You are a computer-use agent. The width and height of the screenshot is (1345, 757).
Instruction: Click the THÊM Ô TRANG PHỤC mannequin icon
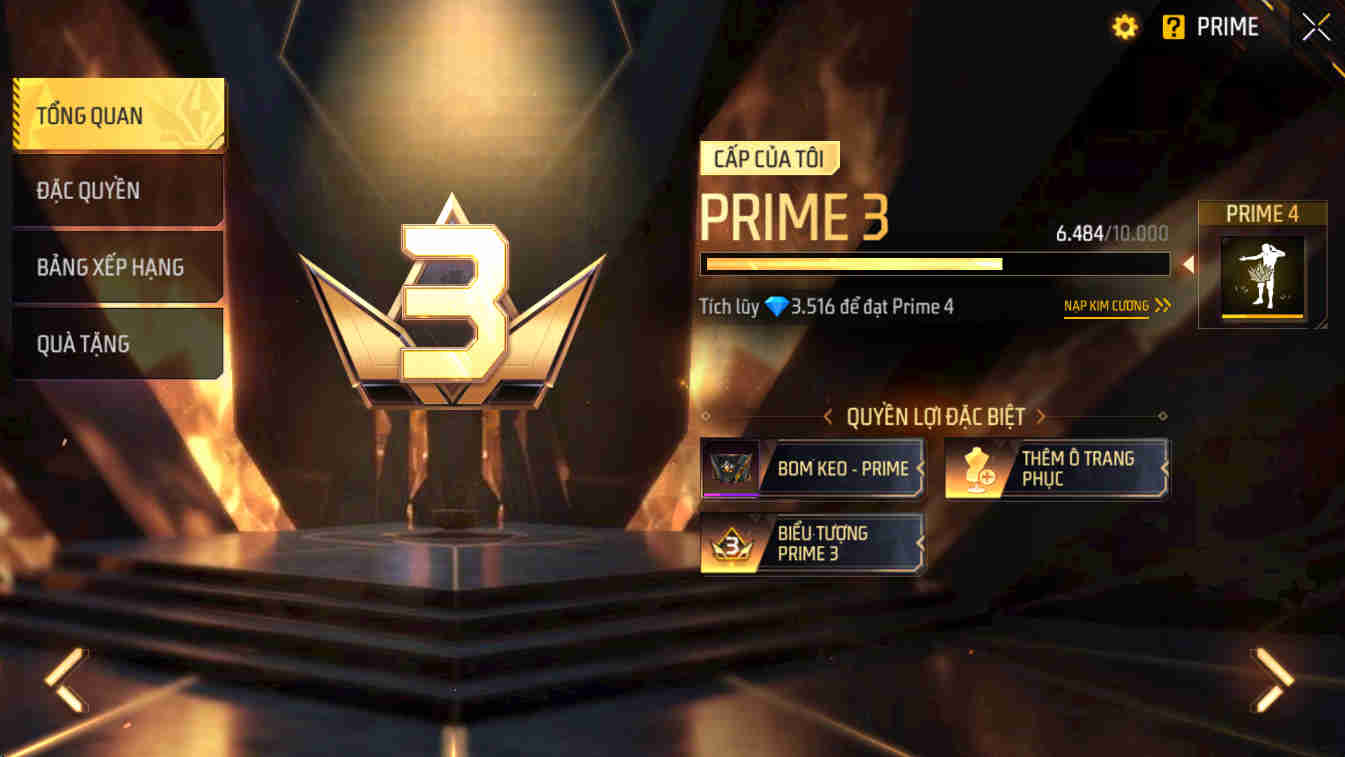coord(979,468)
